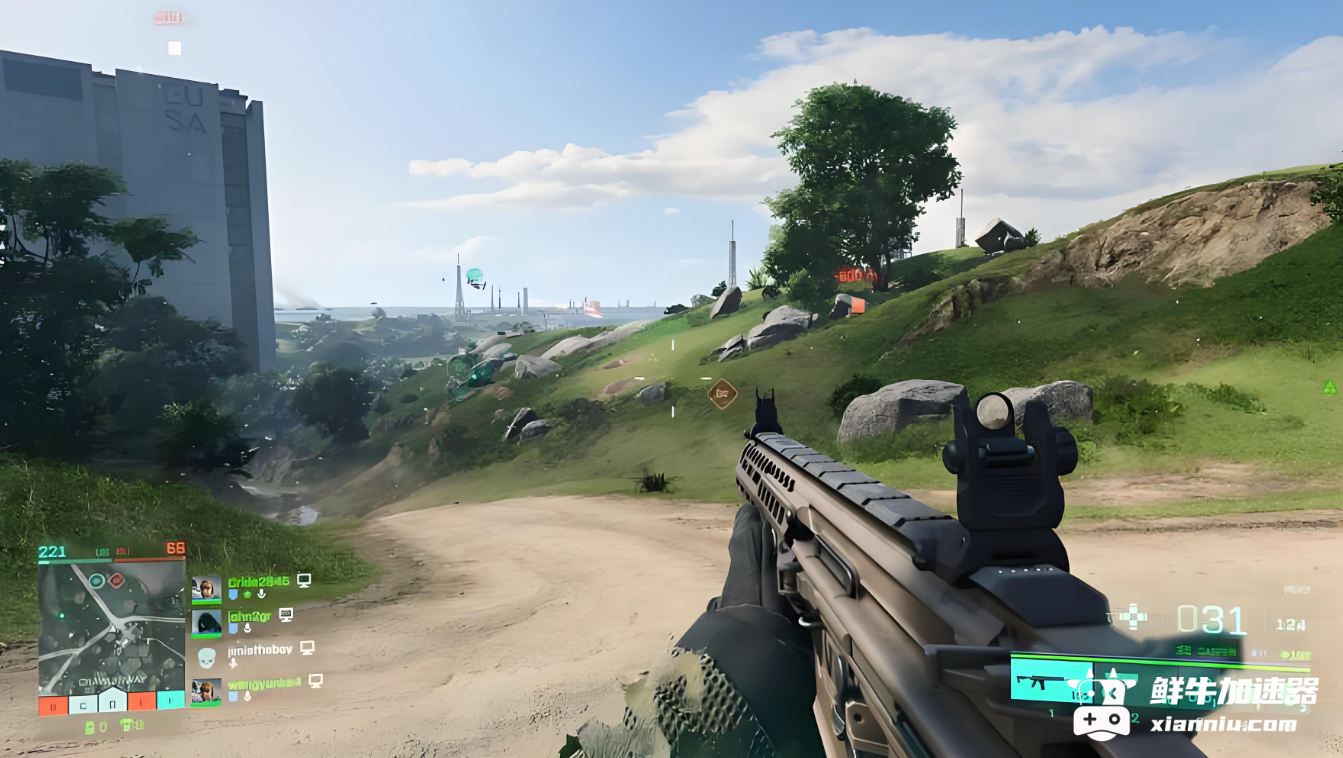Click the orange diamond objective marker on the hillside
Image resolution: width=1343 pixels, height=758 pixels.
pos(722,394)
